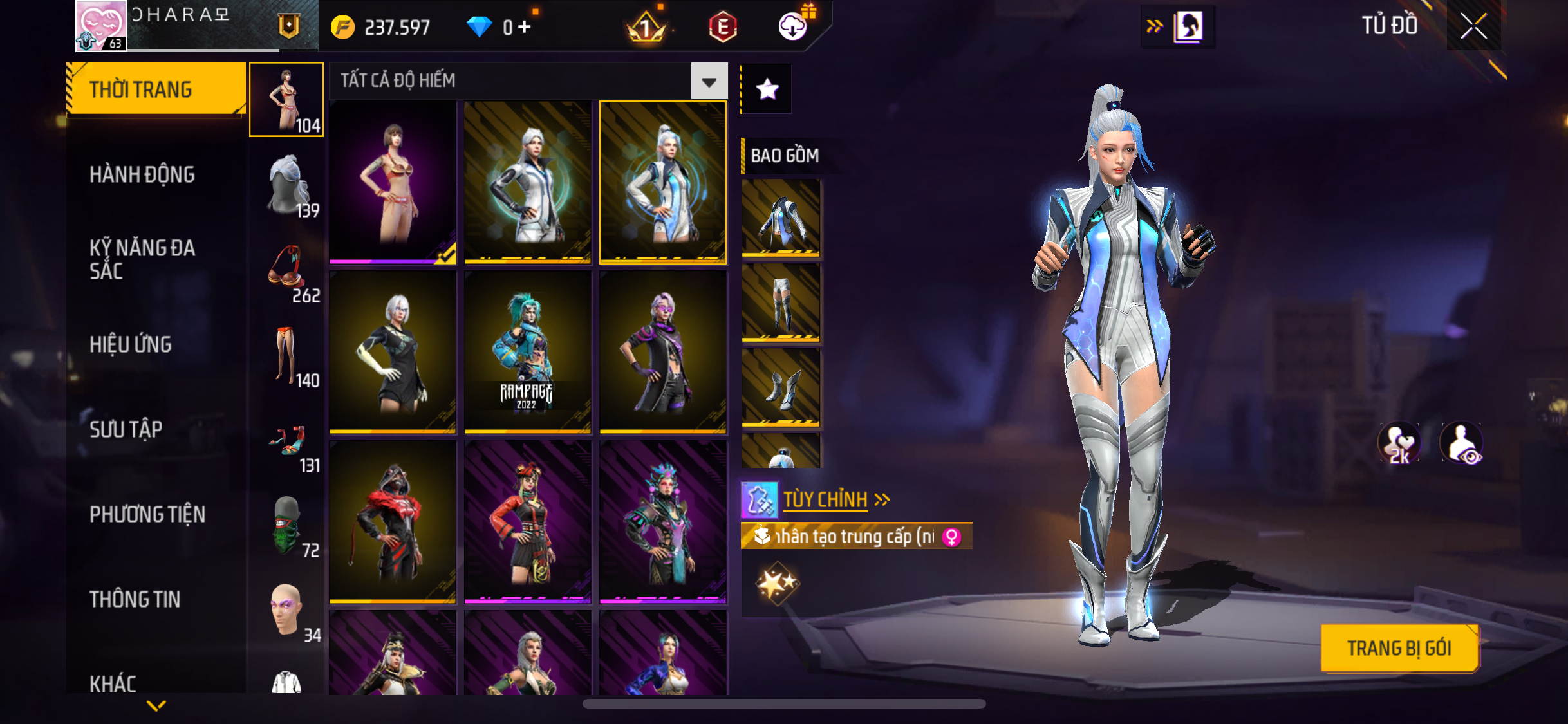Select the red hooded outfit thumbnail

pyautogui.click(x=393, y=521)
